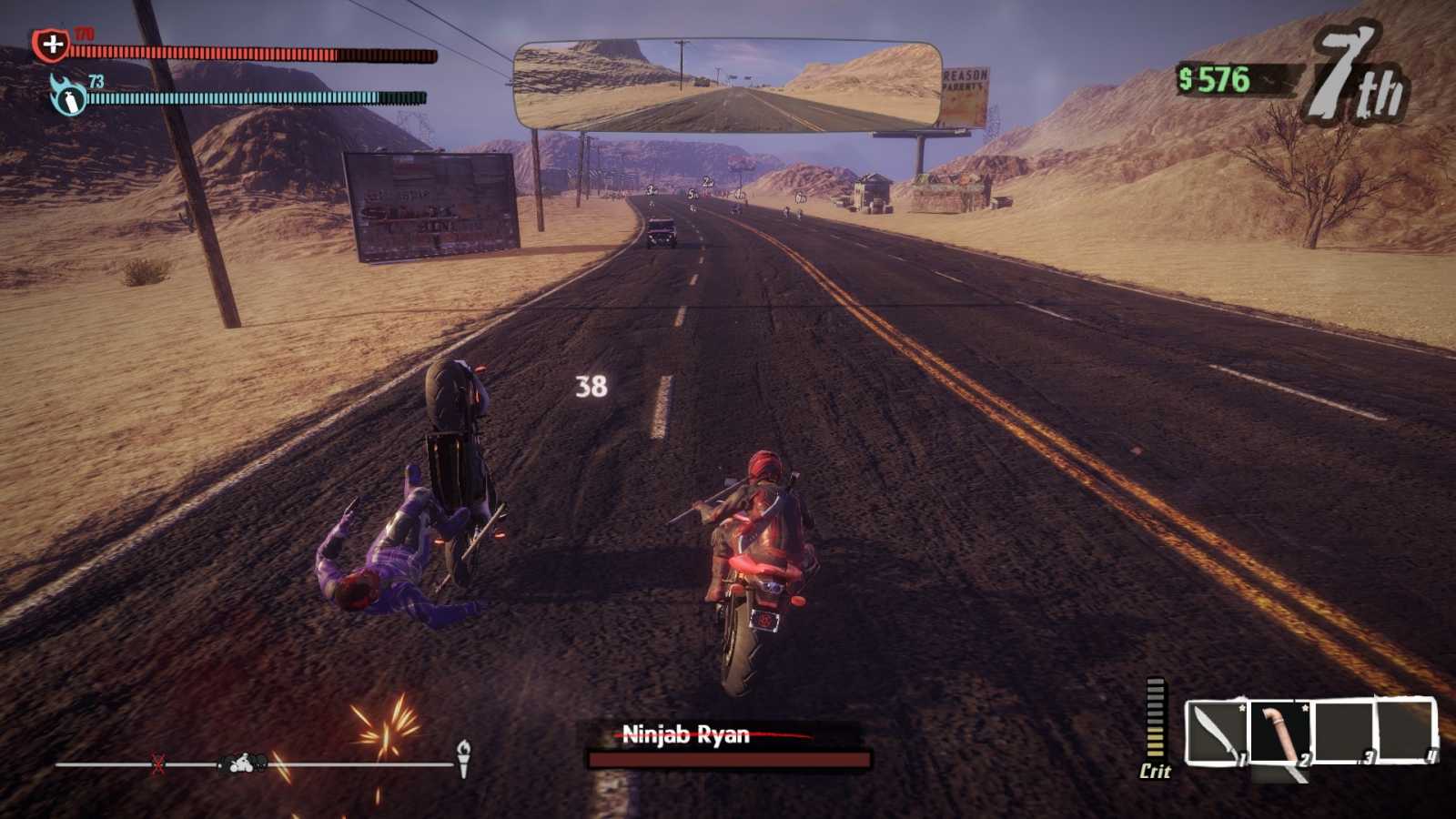Click the torch icon ending the race progress bar

click(463, 757)
